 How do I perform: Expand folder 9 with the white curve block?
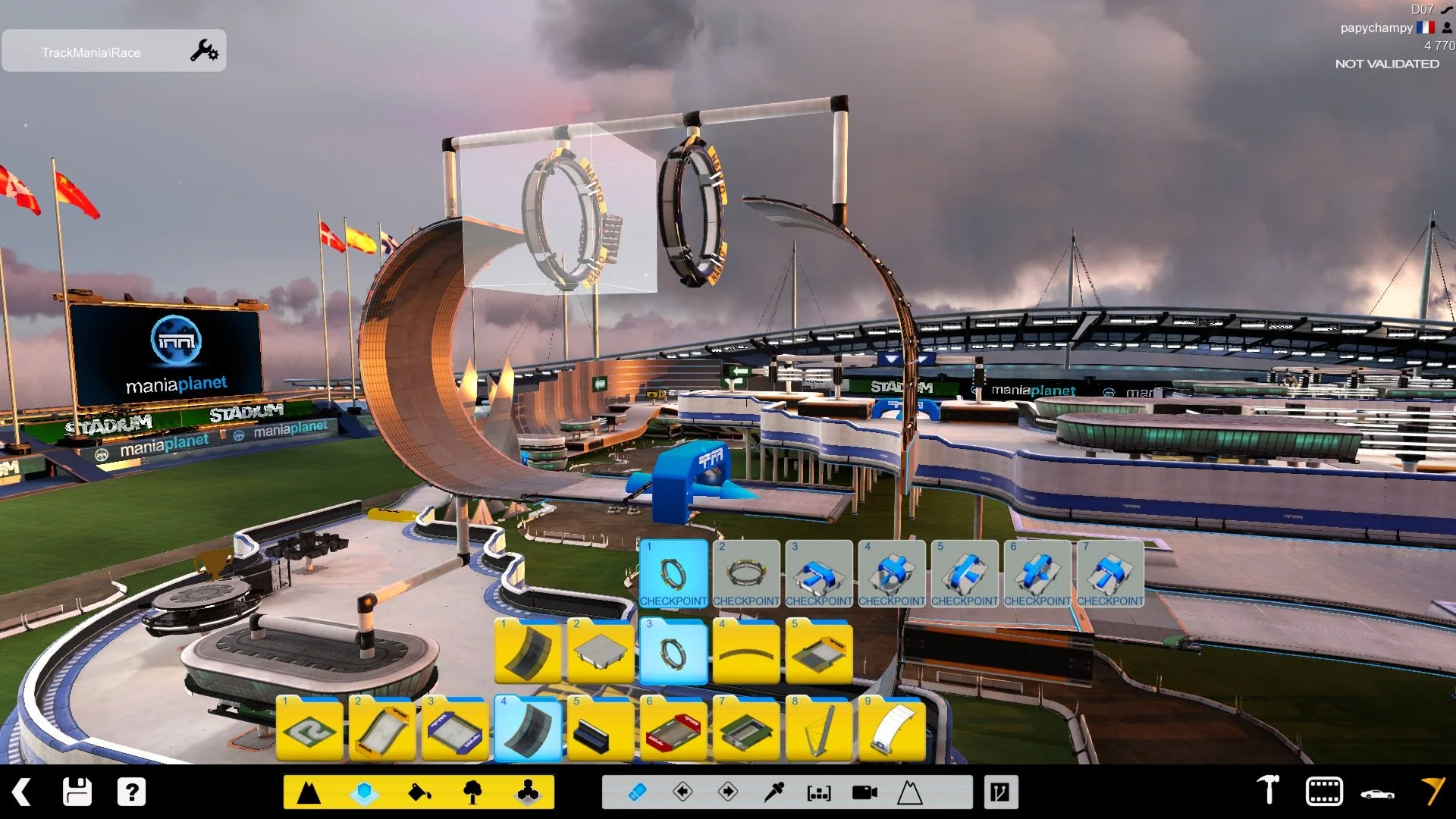click(x=892, y=728)
